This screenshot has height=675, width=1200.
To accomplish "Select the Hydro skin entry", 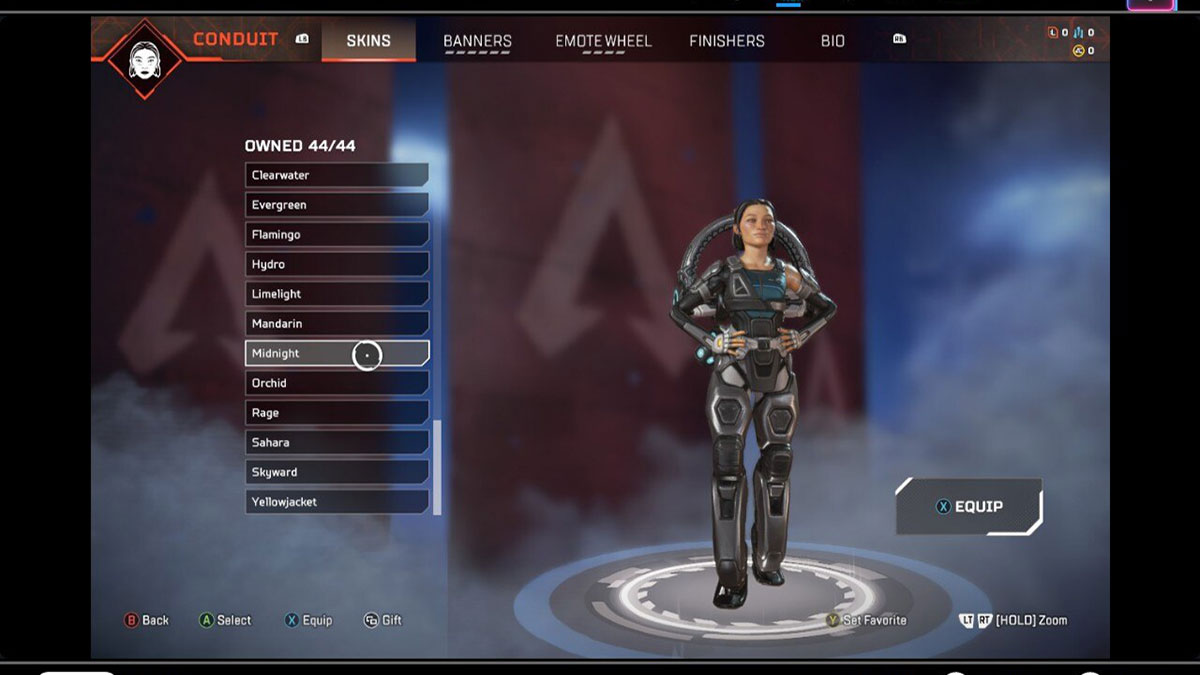I will click(x=336, y=264).
